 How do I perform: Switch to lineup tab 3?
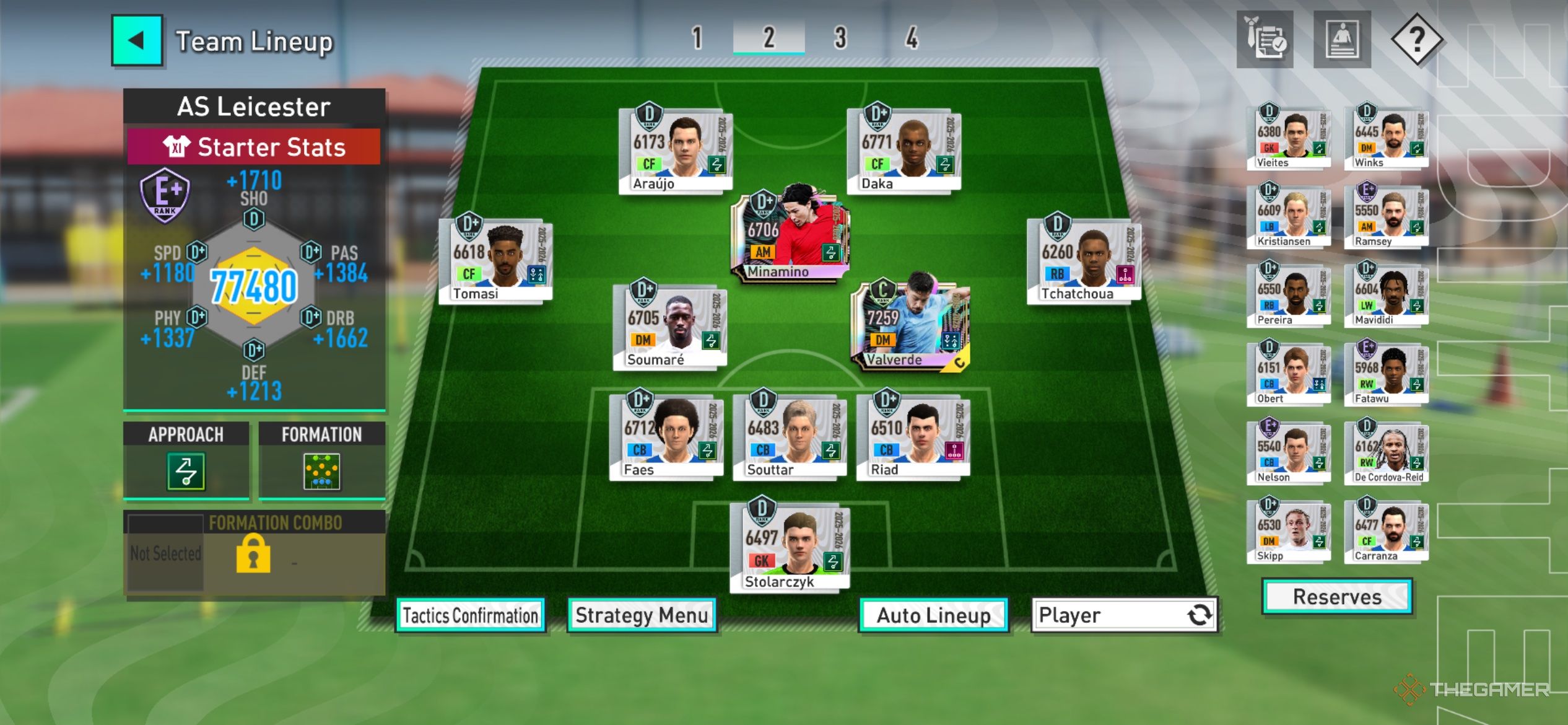(840, 38)
